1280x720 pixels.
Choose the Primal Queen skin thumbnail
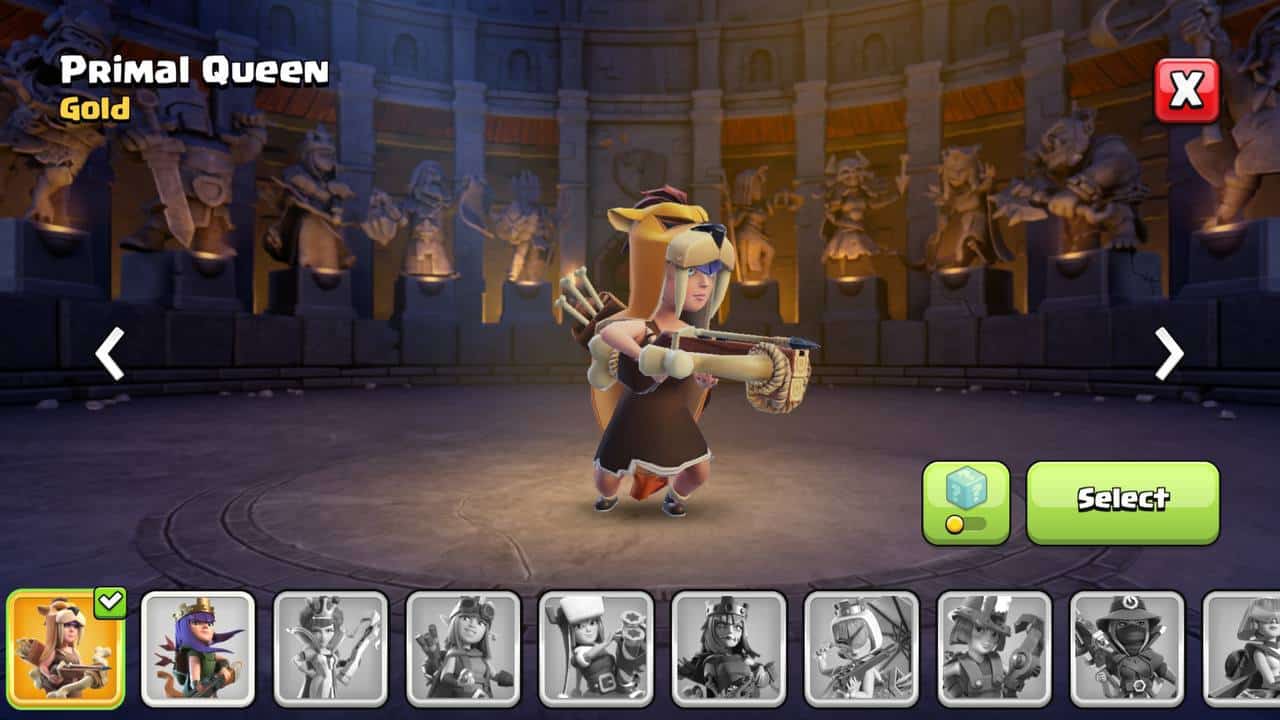click(65, 648)
